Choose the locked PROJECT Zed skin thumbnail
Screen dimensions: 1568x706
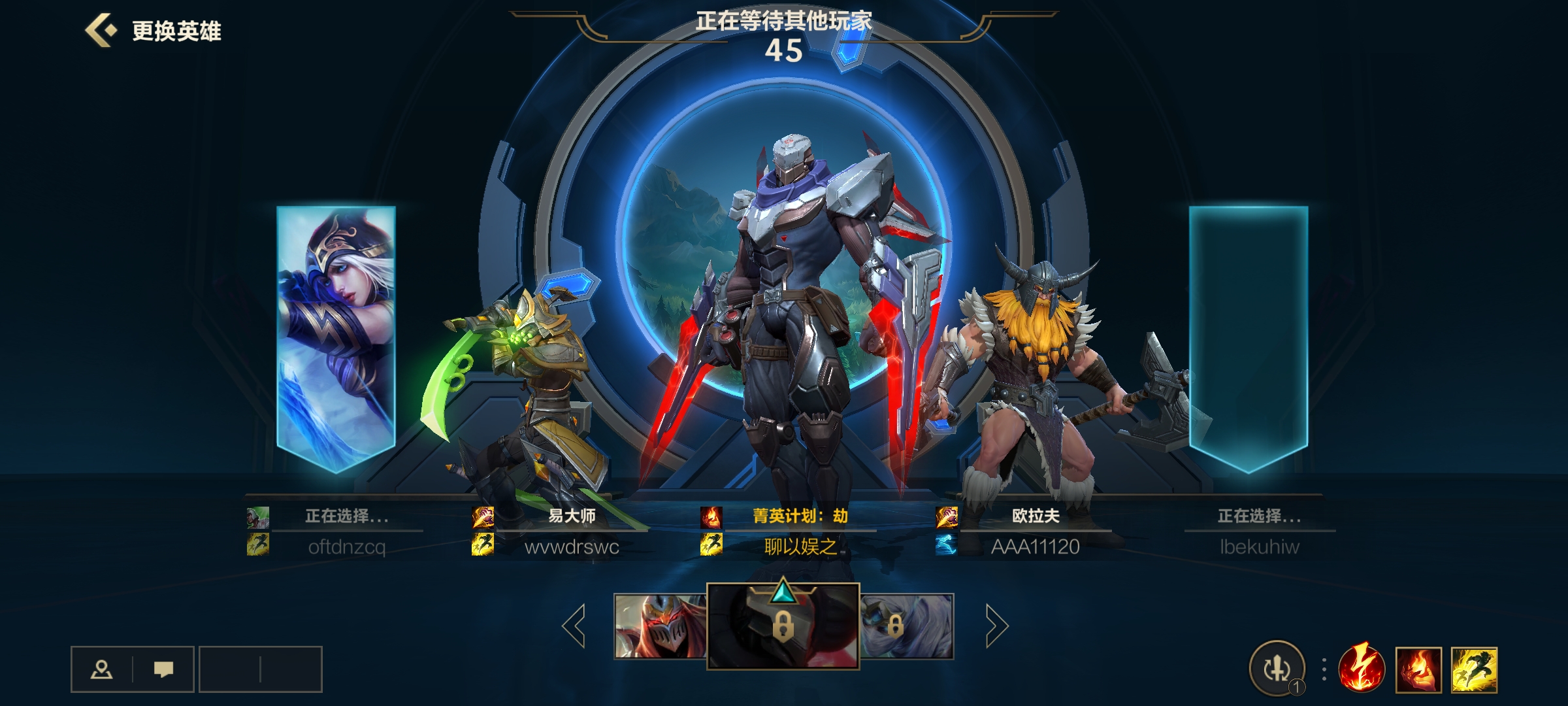[x=783, y=626]
